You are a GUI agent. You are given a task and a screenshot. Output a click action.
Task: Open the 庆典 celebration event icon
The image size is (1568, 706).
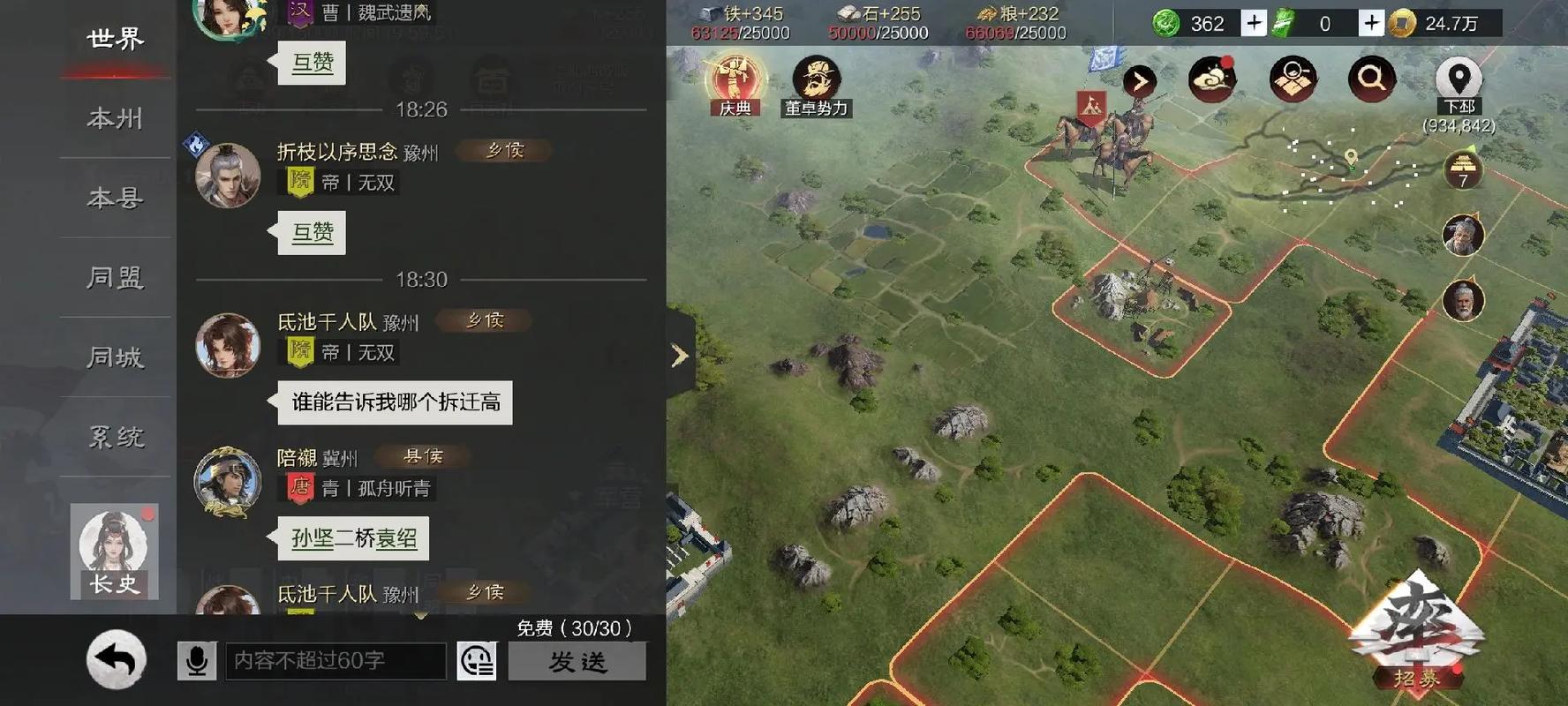734,79
